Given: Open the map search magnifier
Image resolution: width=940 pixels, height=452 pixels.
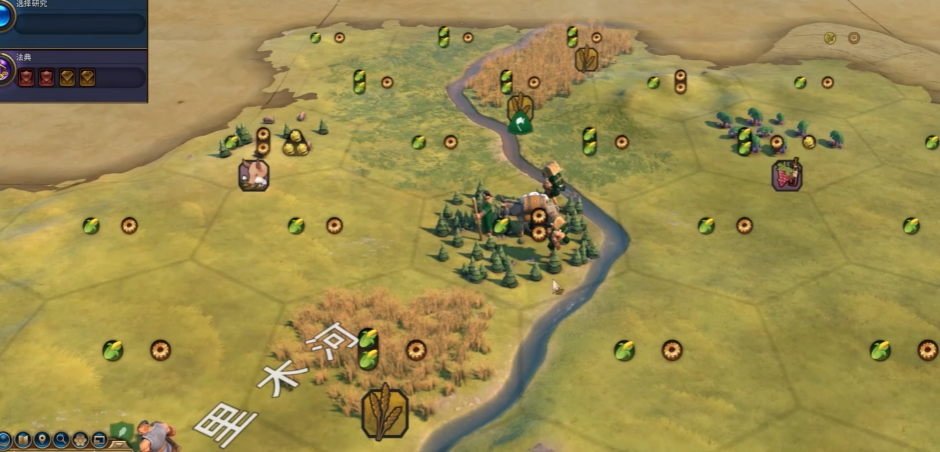Looking at the screenshot, I should 61,439.
